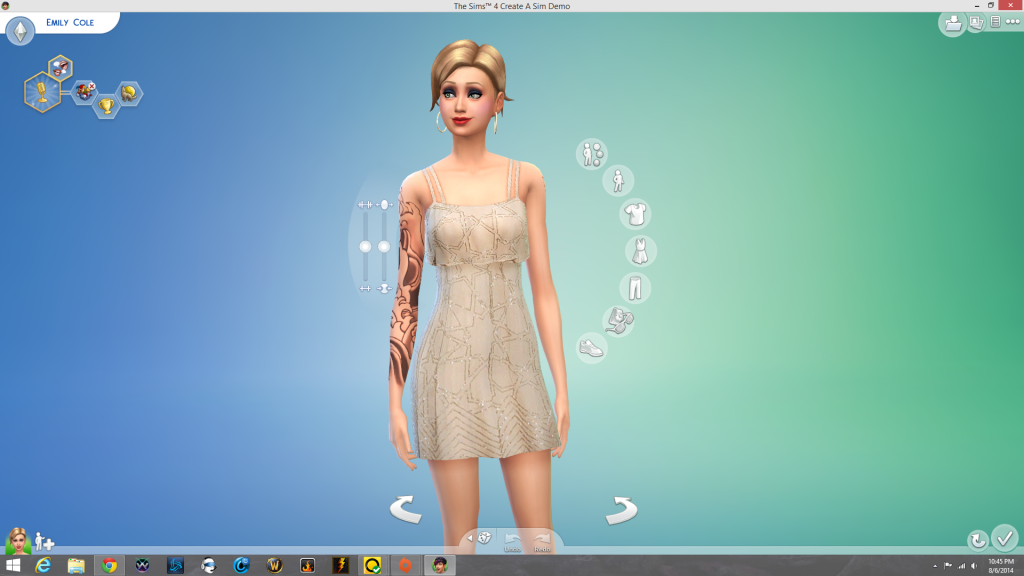Choose the shoes category
1024x576 pixels.
[x=592, y=347]
